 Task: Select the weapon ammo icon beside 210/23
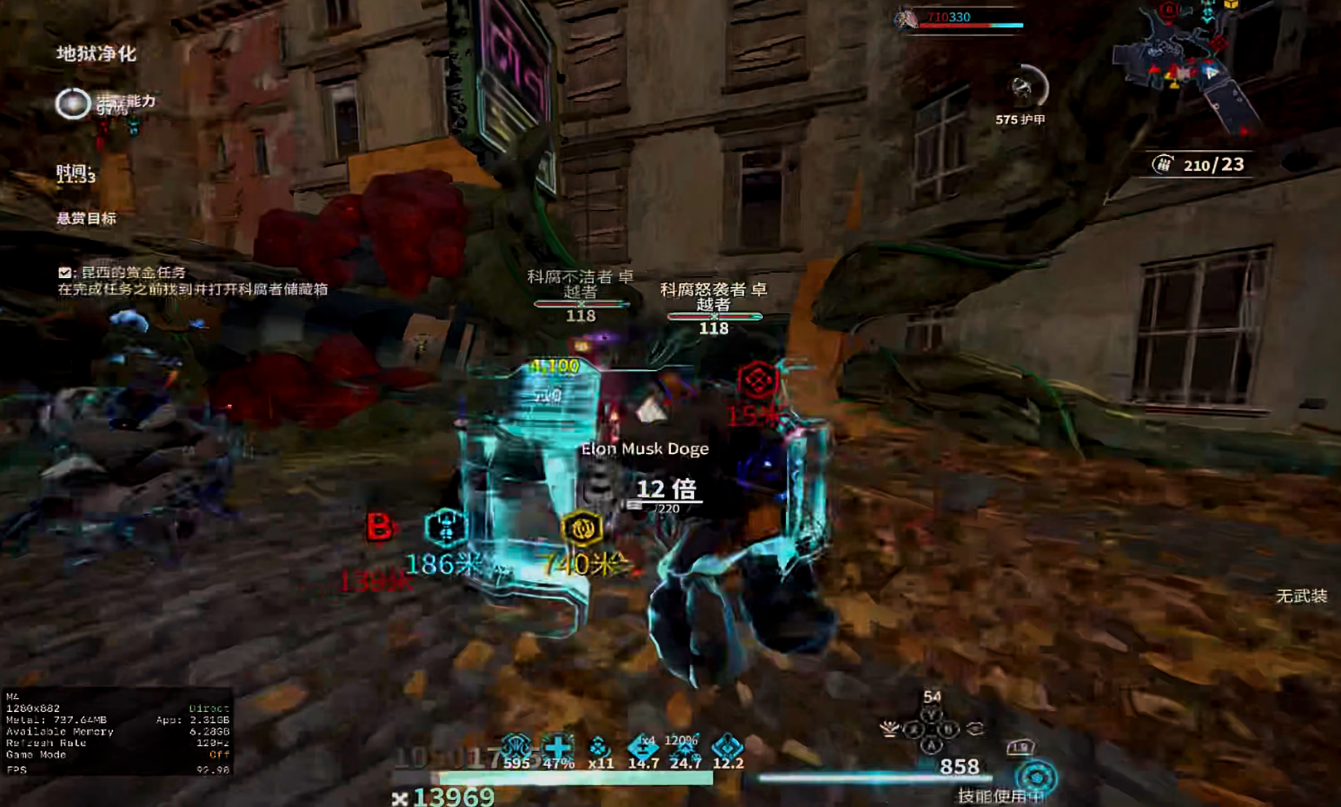pyautogui.click(x=1163, y=164)
